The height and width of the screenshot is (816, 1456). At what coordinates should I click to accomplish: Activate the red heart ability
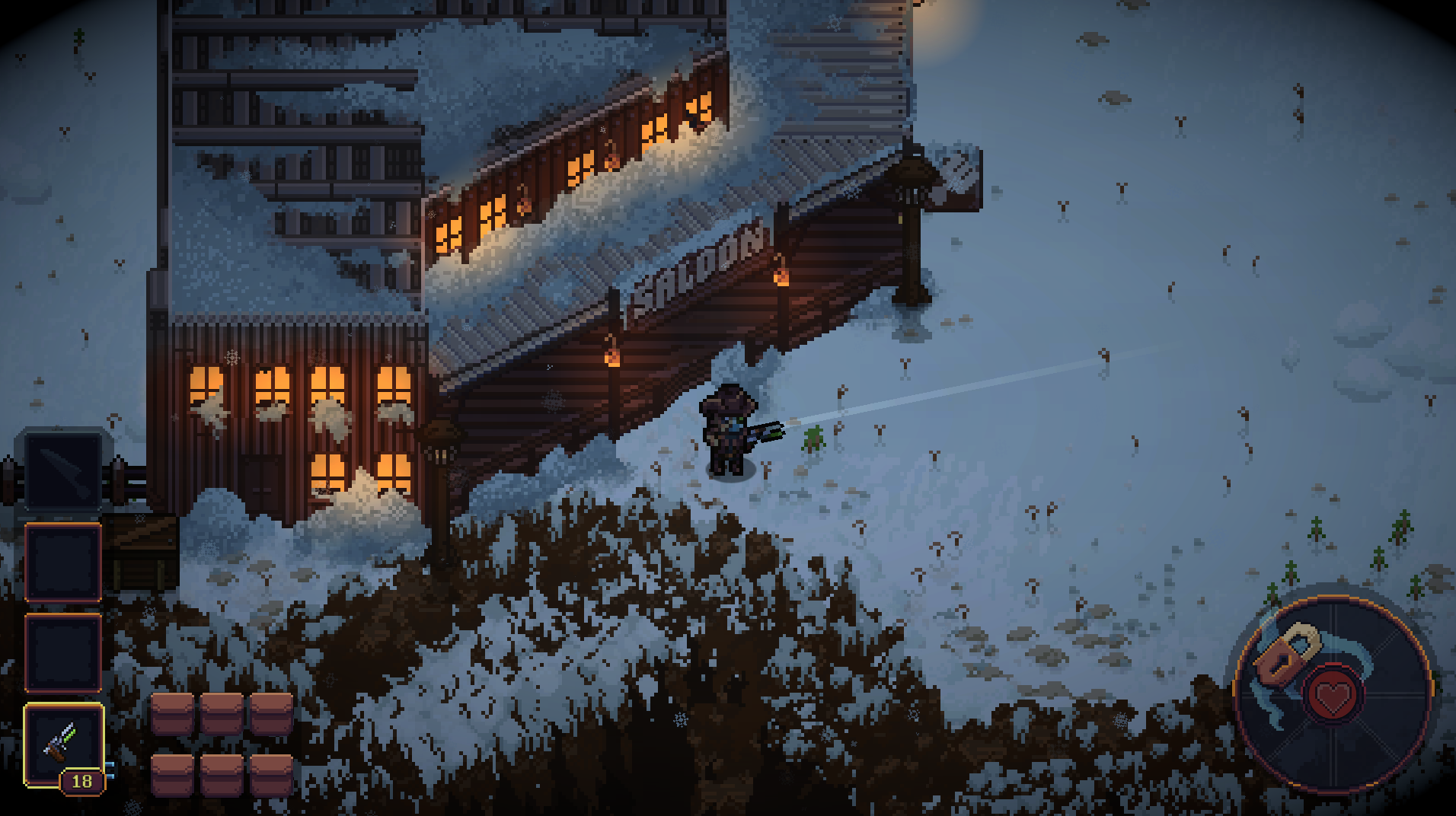click(1333, 694)
